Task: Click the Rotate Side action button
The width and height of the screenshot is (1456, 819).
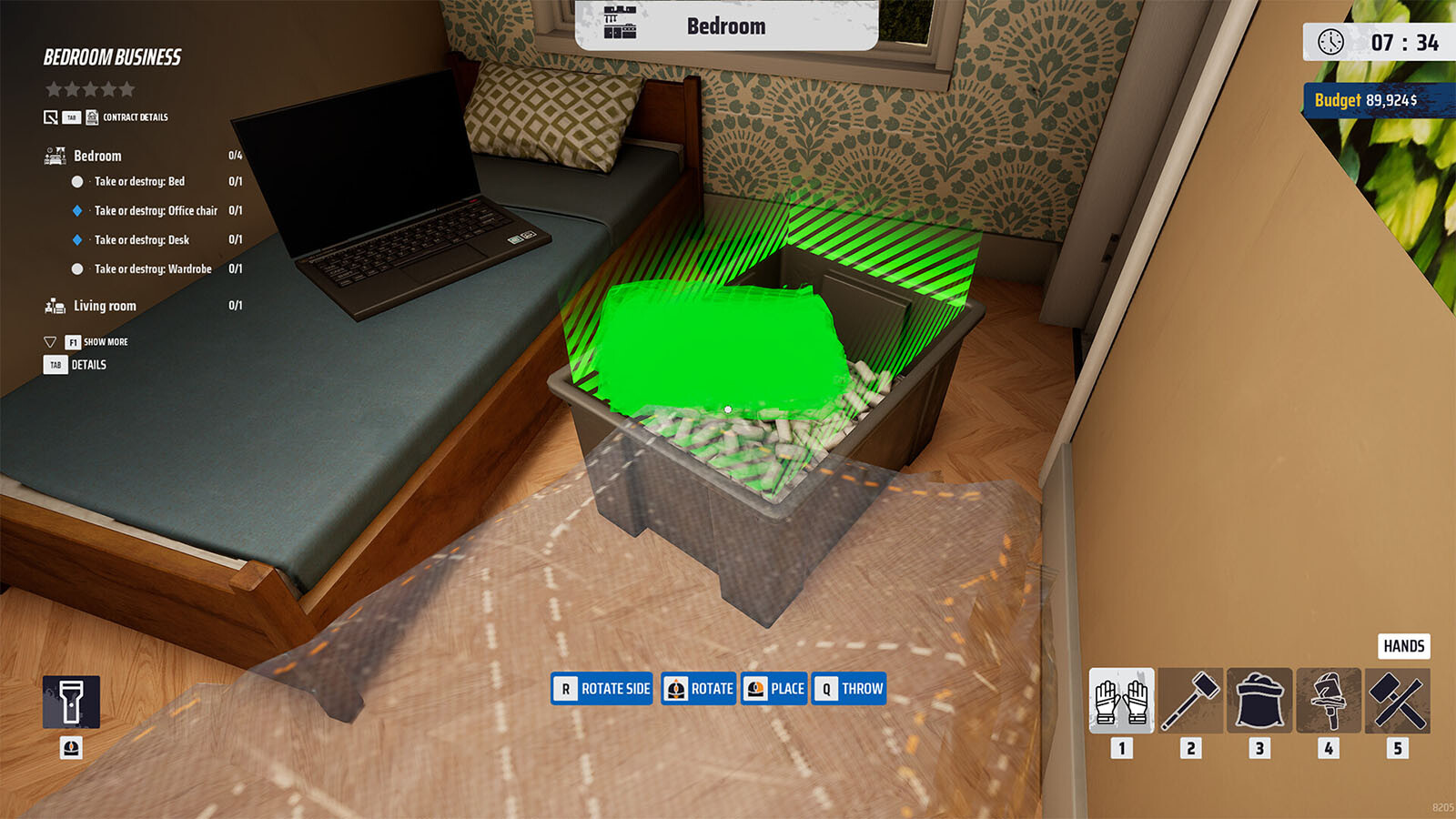Action: click(x=602, y=689)
